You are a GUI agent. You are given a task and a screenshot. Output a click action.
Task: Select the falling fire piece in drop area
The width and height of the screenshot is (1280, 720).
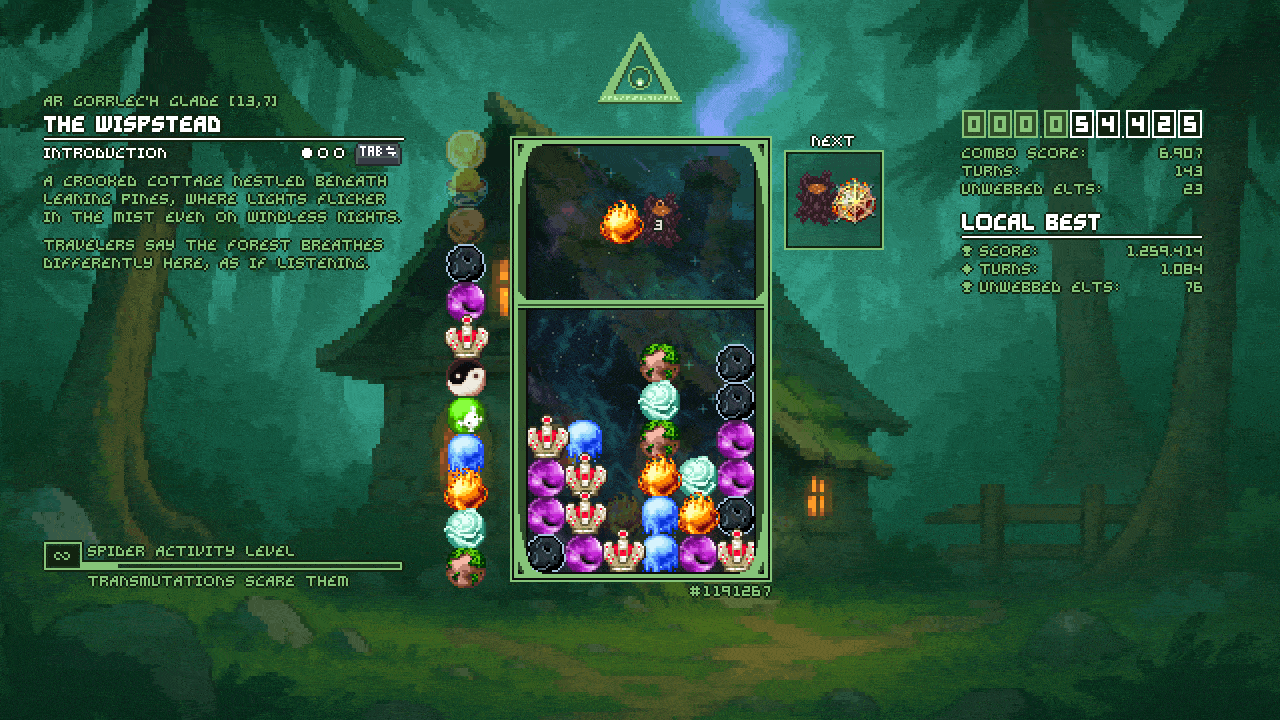point(620,222)
